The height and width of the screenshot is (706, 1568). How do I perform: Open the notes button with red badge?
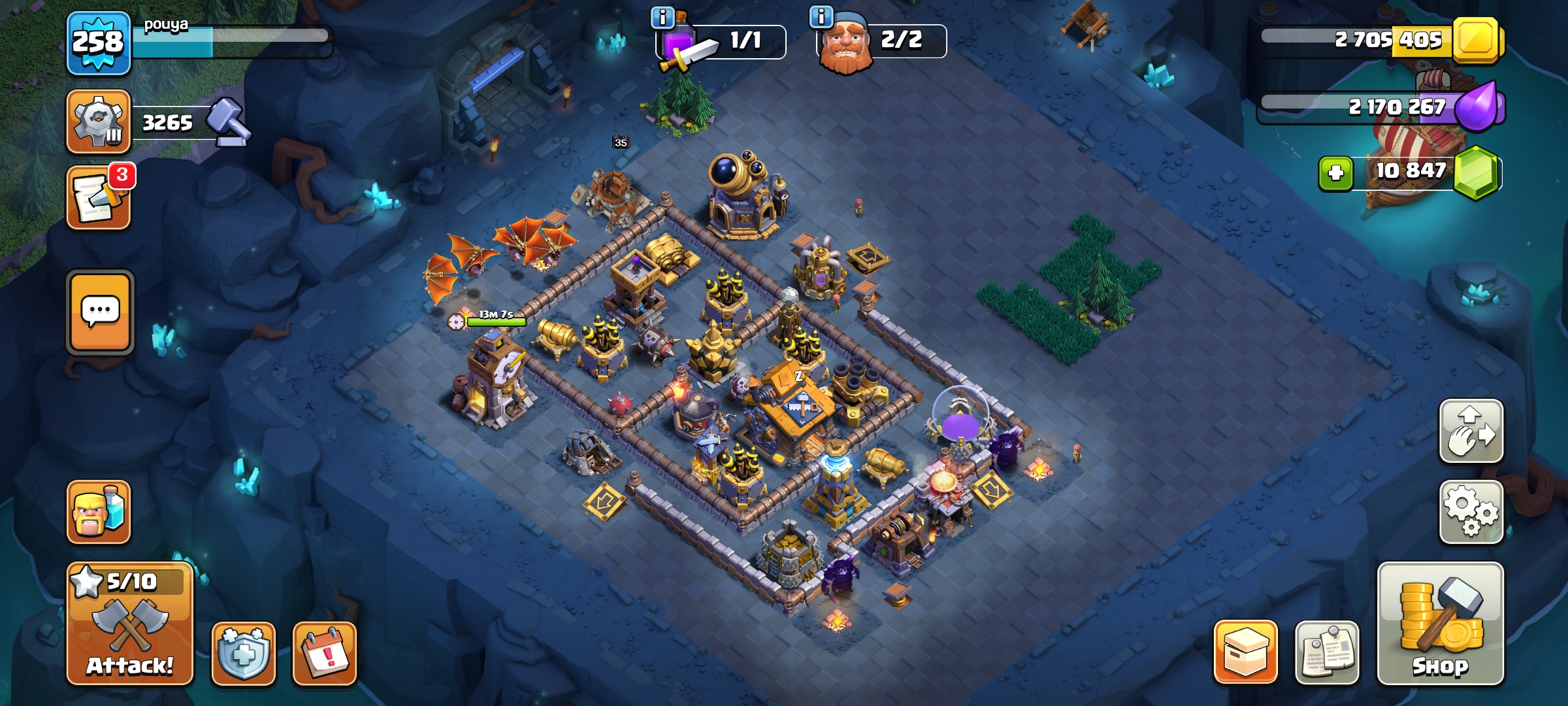pos(98,198)
